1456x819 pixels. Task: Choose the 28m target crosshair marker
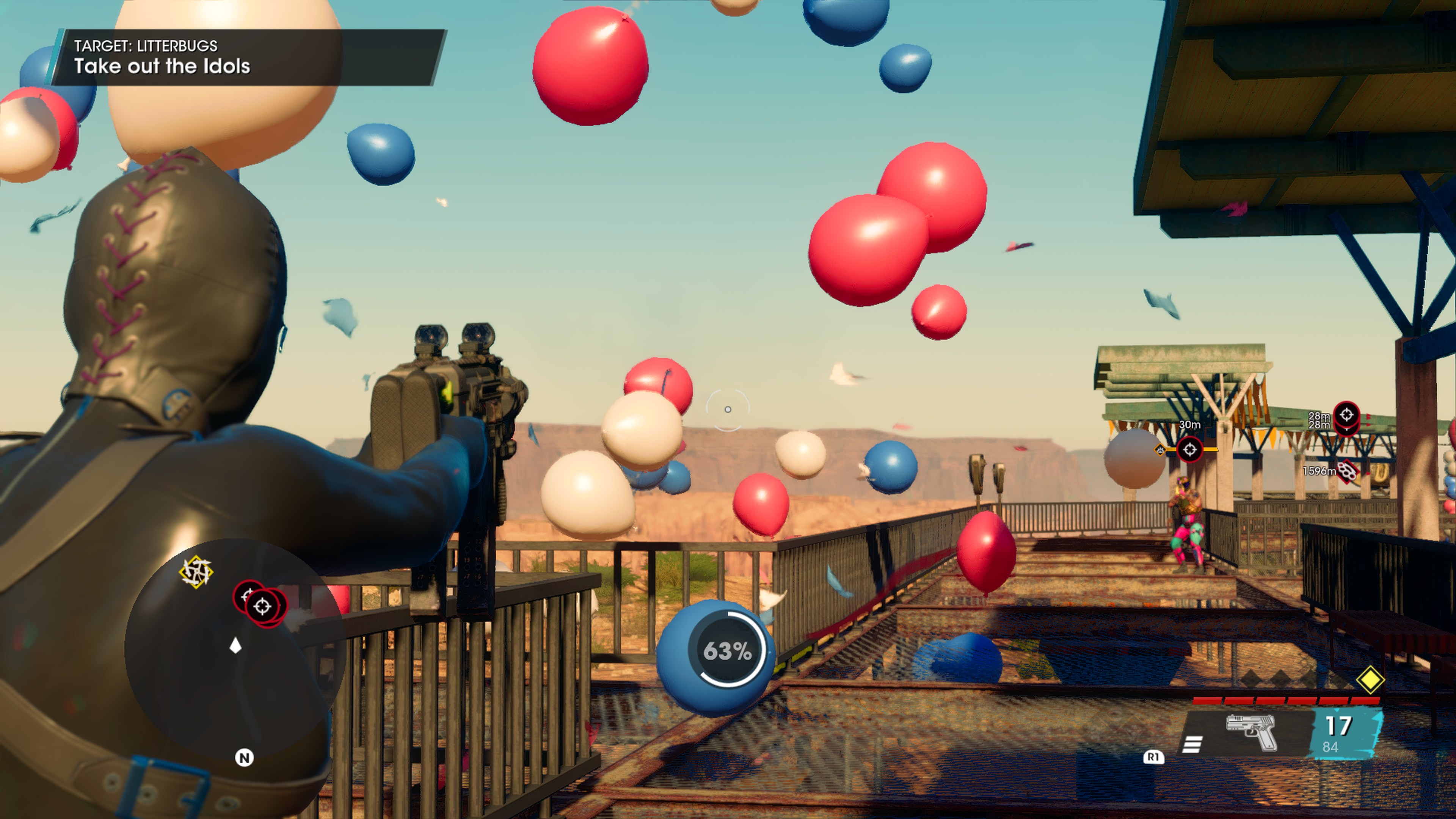tap(1346, 416)
